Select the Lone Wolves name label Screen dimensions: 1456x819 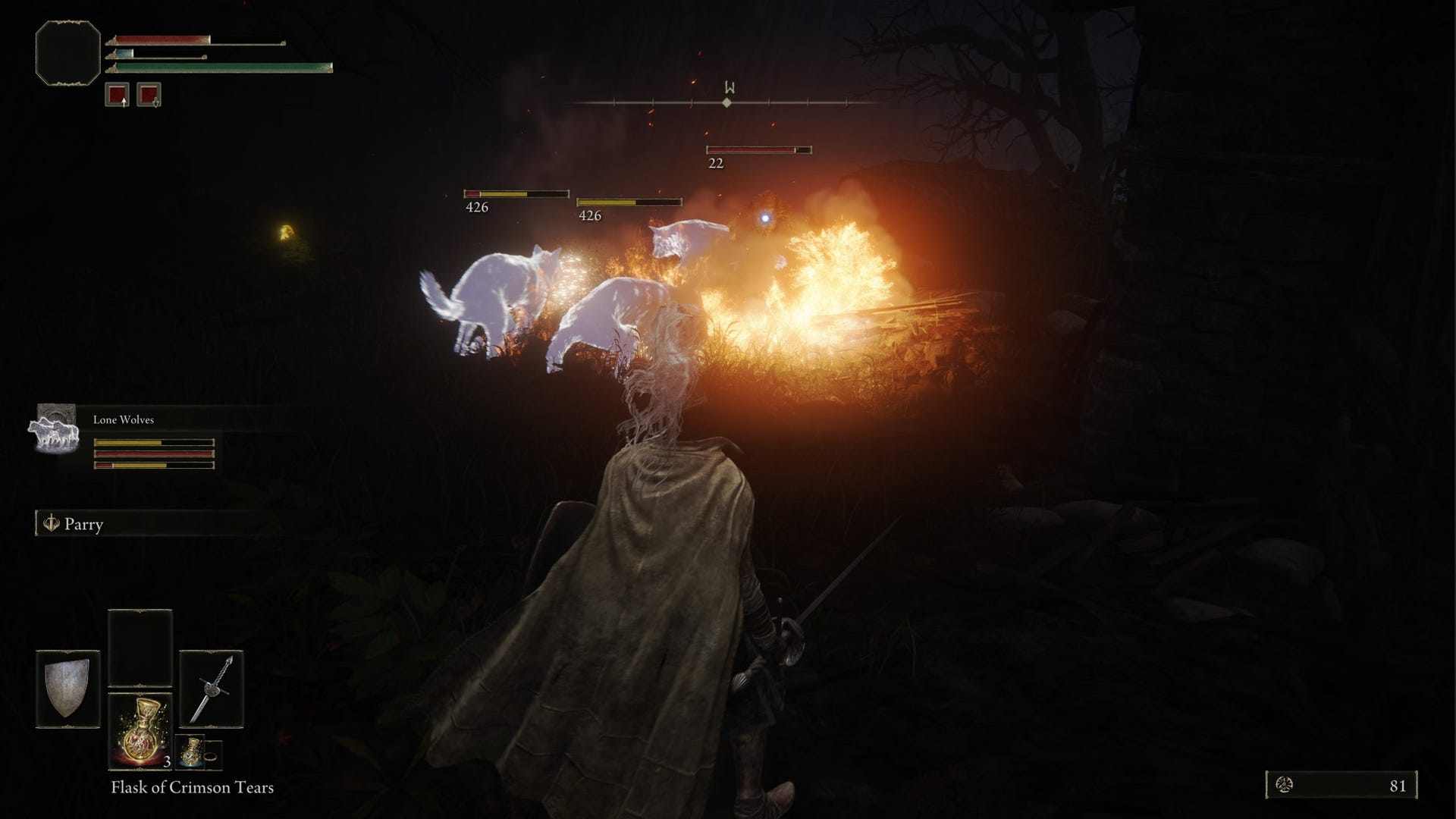pyautogui.click(x=122, y=419)
